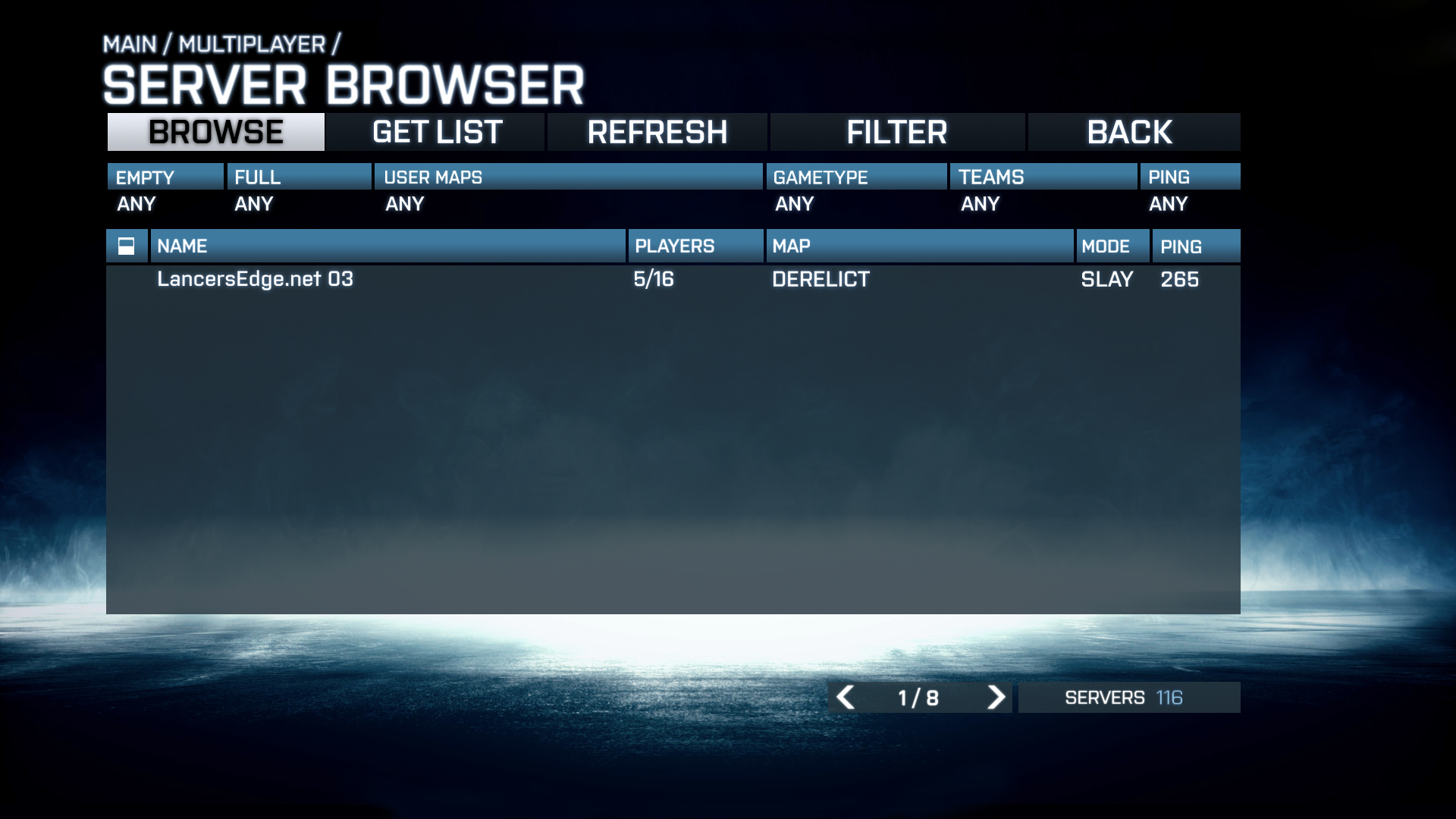Sort servers by PLAYERS column

[x=695, y=246]
